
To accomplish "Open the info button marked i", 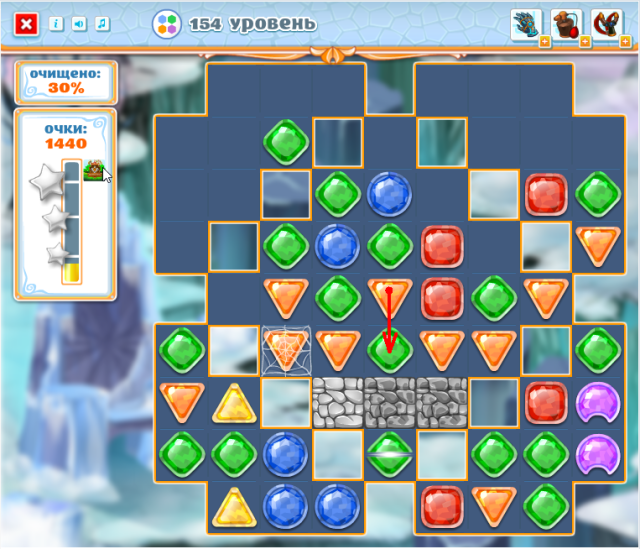I will (57, 23).
